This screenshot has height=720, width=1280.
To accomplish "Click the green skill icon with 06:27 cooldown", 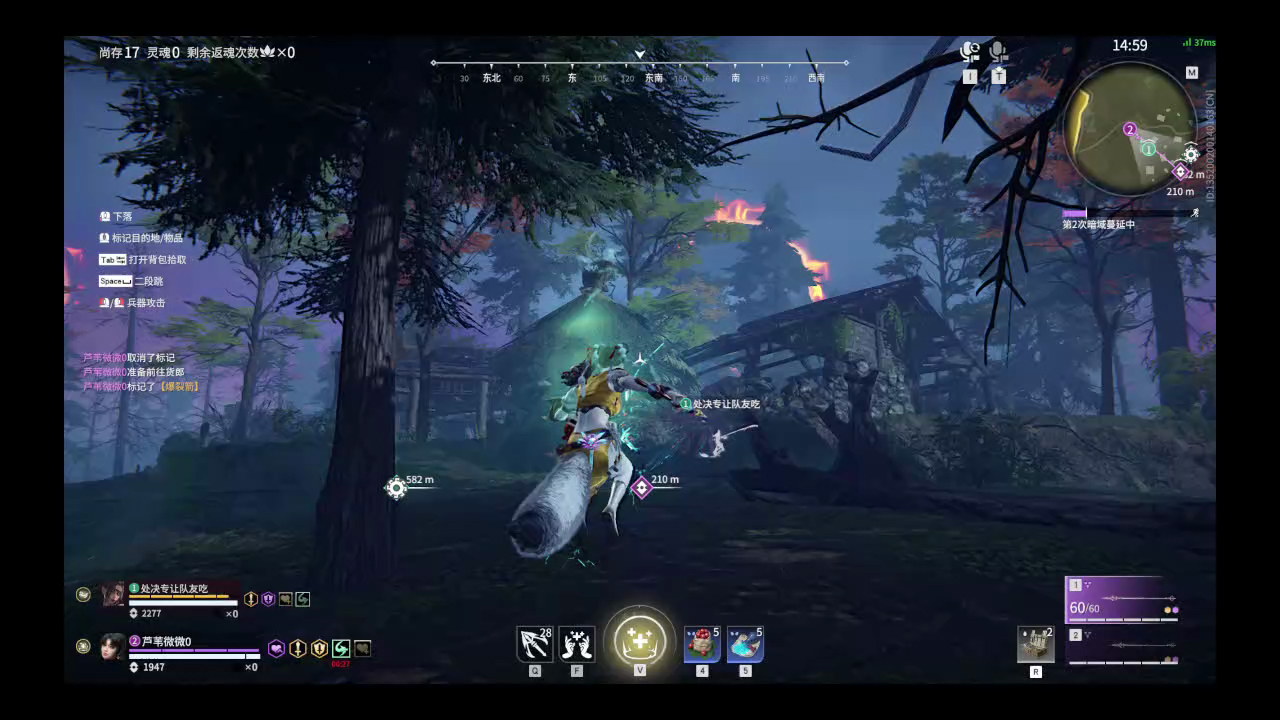I will point(341,648).
